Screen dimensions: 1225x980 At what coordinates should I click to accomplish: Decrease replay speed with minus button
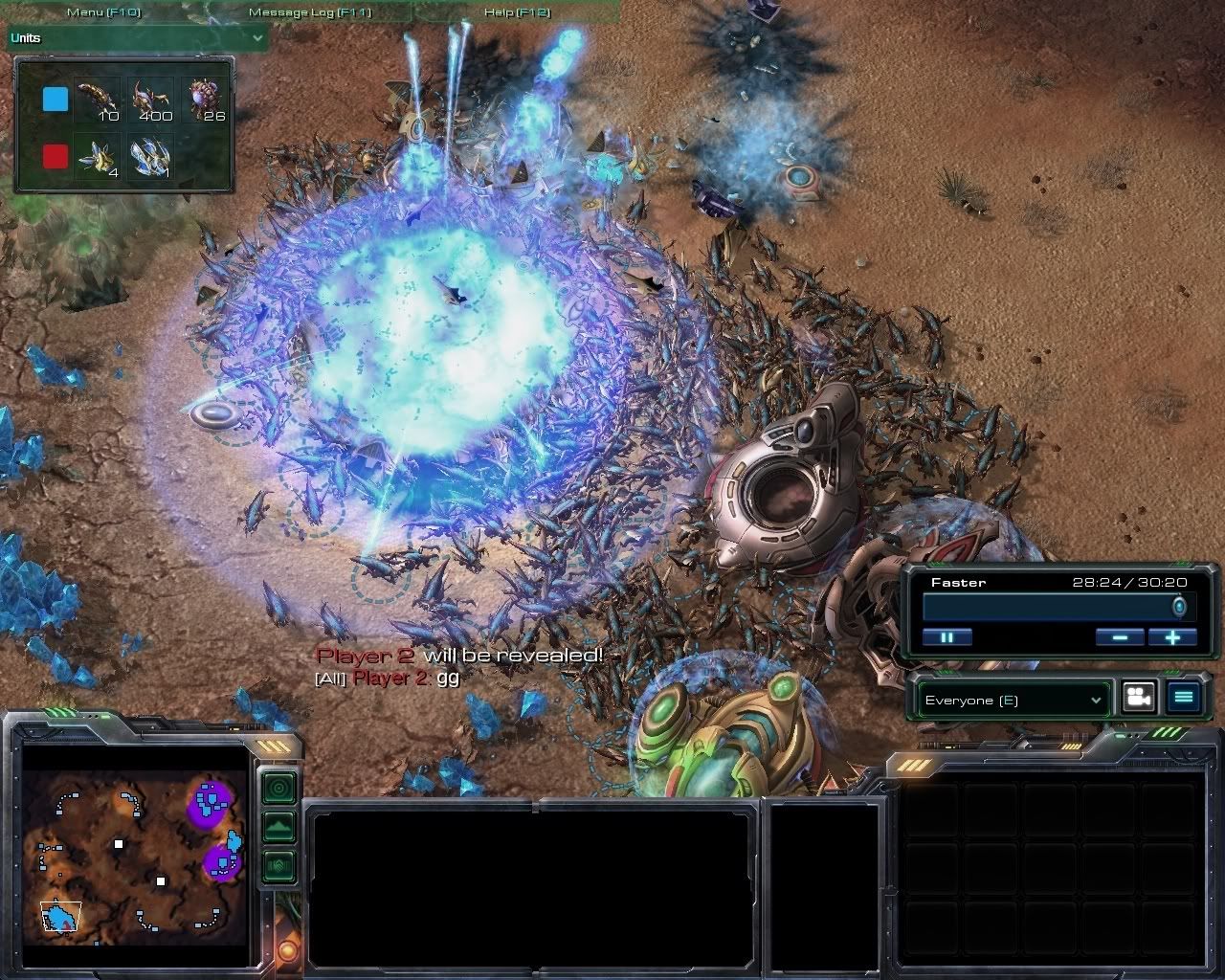coord(1120,637)
